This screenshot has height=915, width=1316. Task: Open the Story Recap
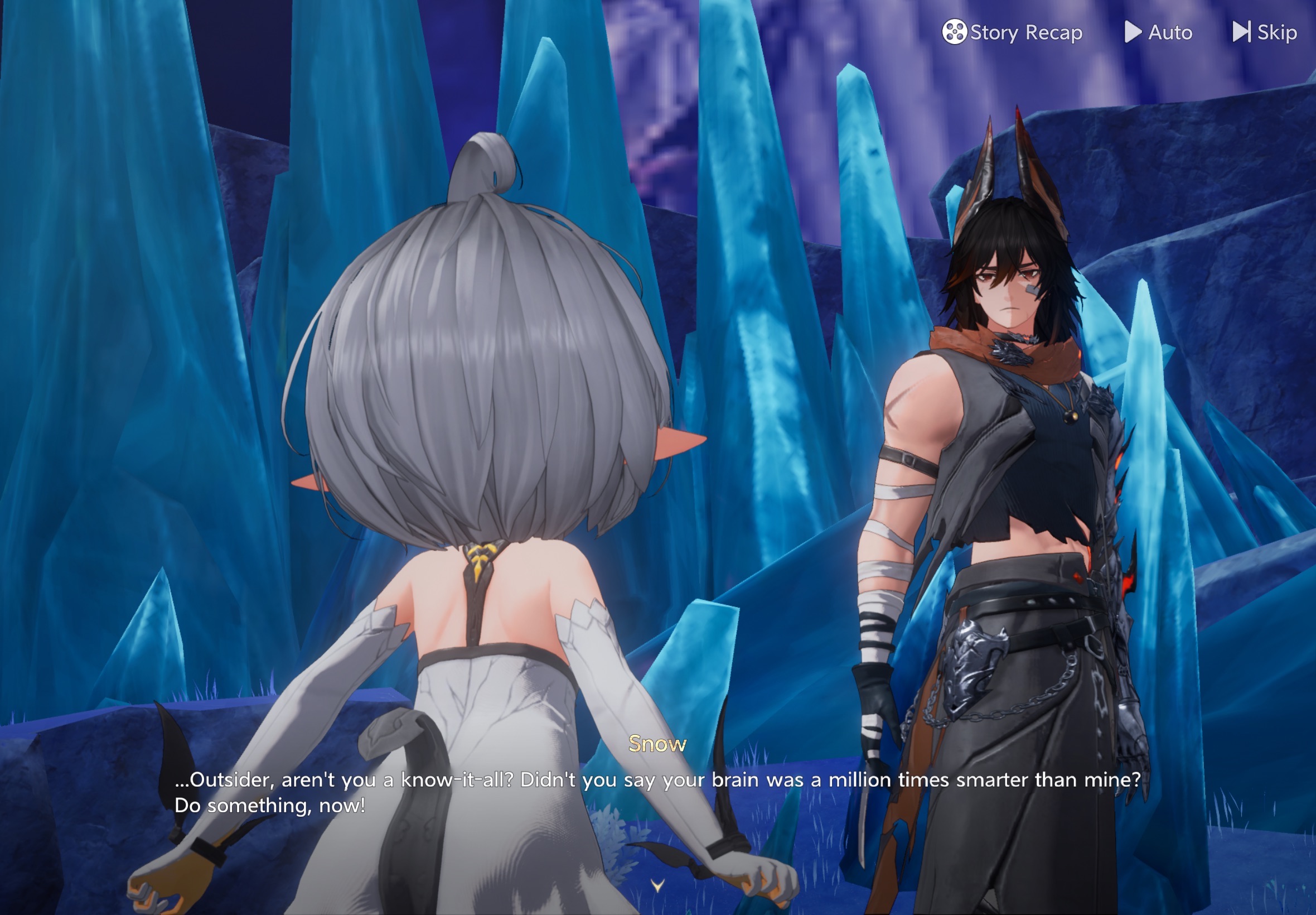(1012, 32)
